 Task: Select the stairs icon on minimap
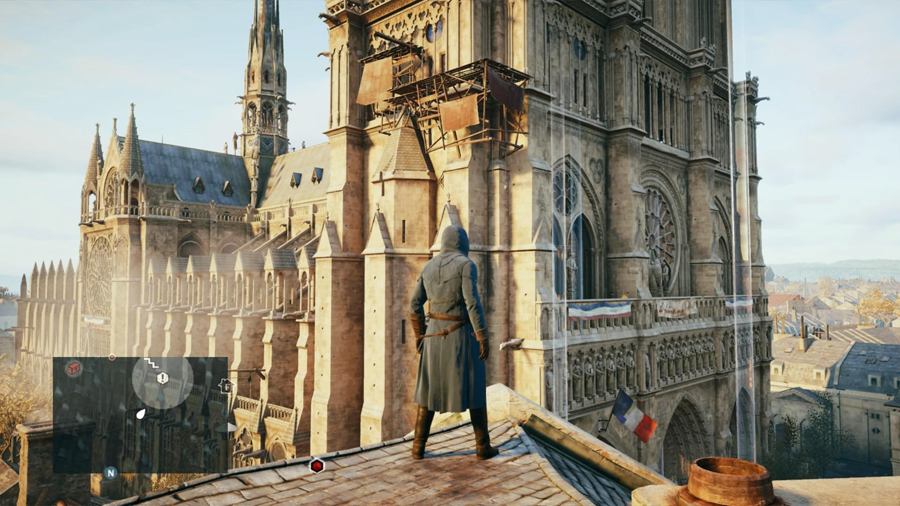[151, 363]
